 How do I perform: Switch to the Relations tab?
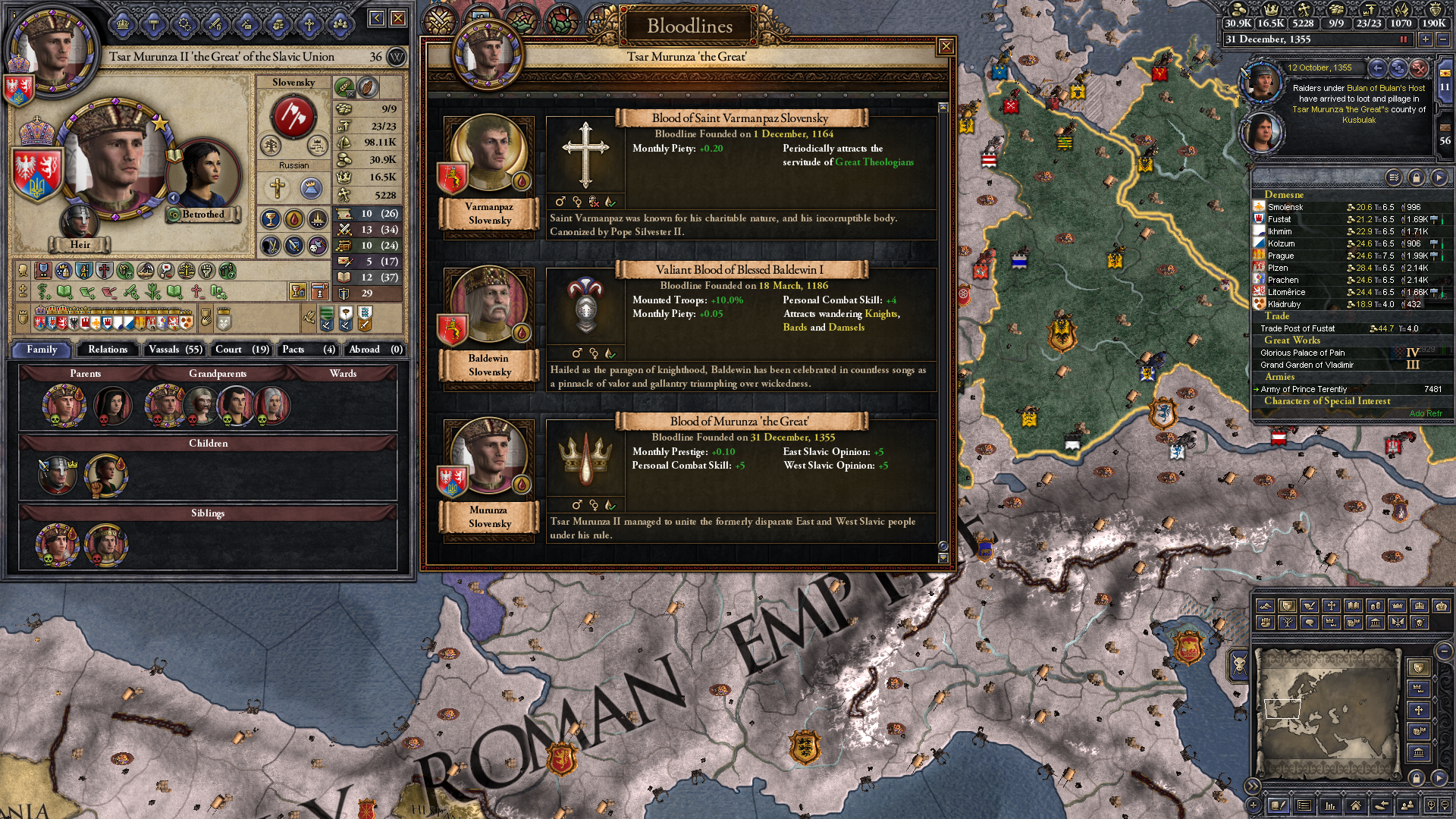[x=108, y=350]
